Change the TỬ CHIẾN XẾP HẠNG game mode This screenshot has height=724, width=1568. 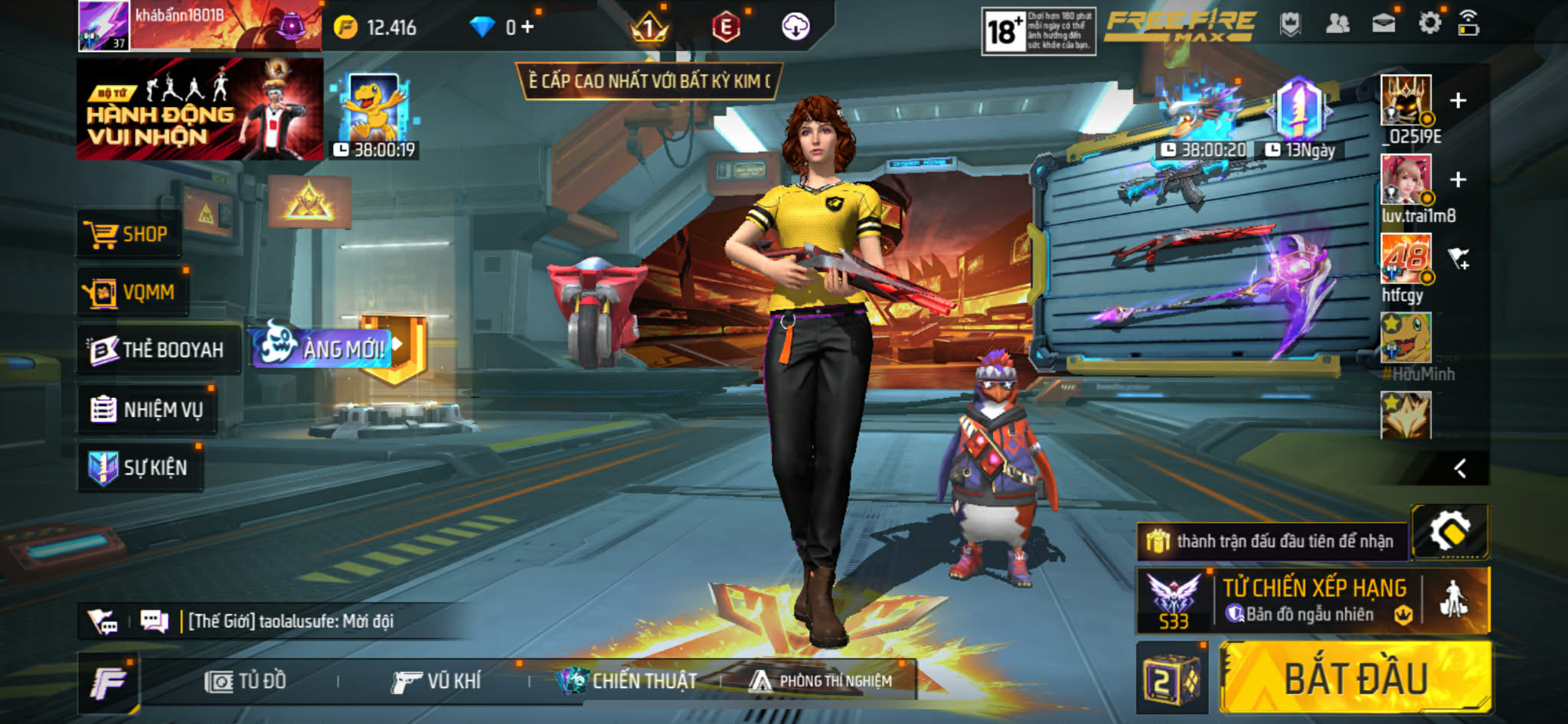pyautogui.click(x=1314, y=601)
